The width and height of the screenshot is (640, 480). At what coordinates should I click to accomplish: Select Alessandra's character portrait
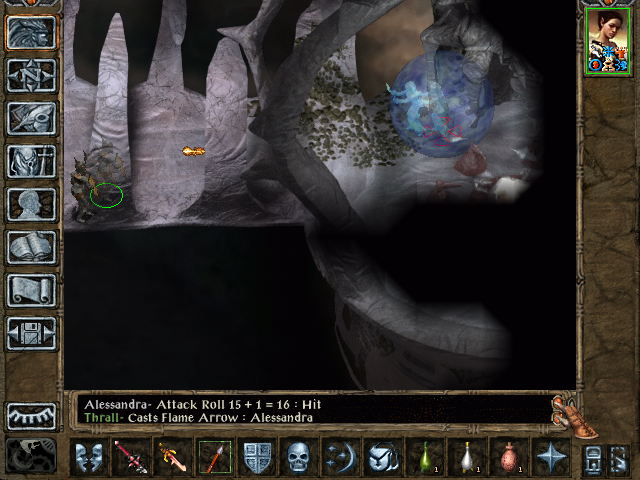(x=606, y=41)
